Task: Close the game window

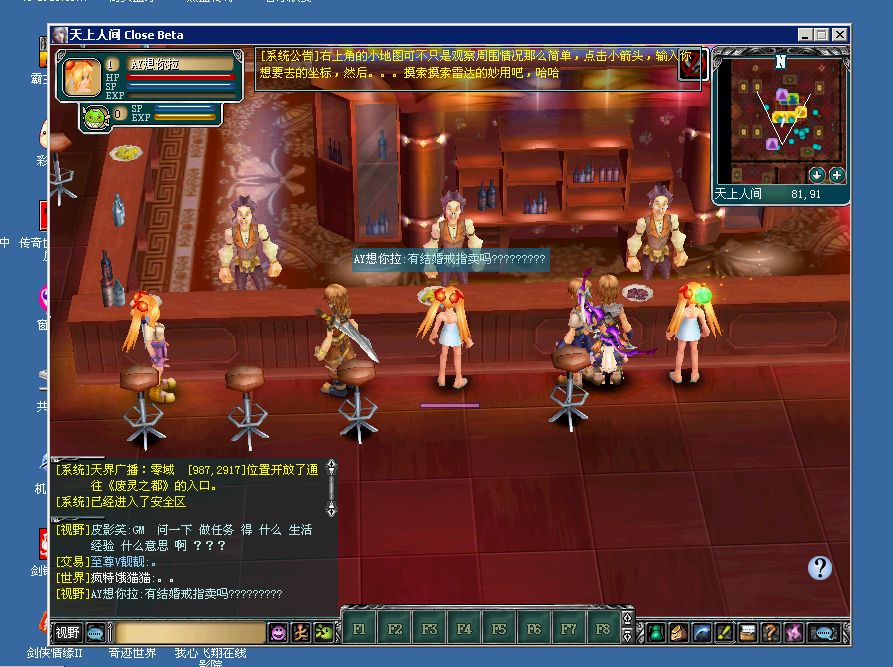Action: tap(840, 35)
